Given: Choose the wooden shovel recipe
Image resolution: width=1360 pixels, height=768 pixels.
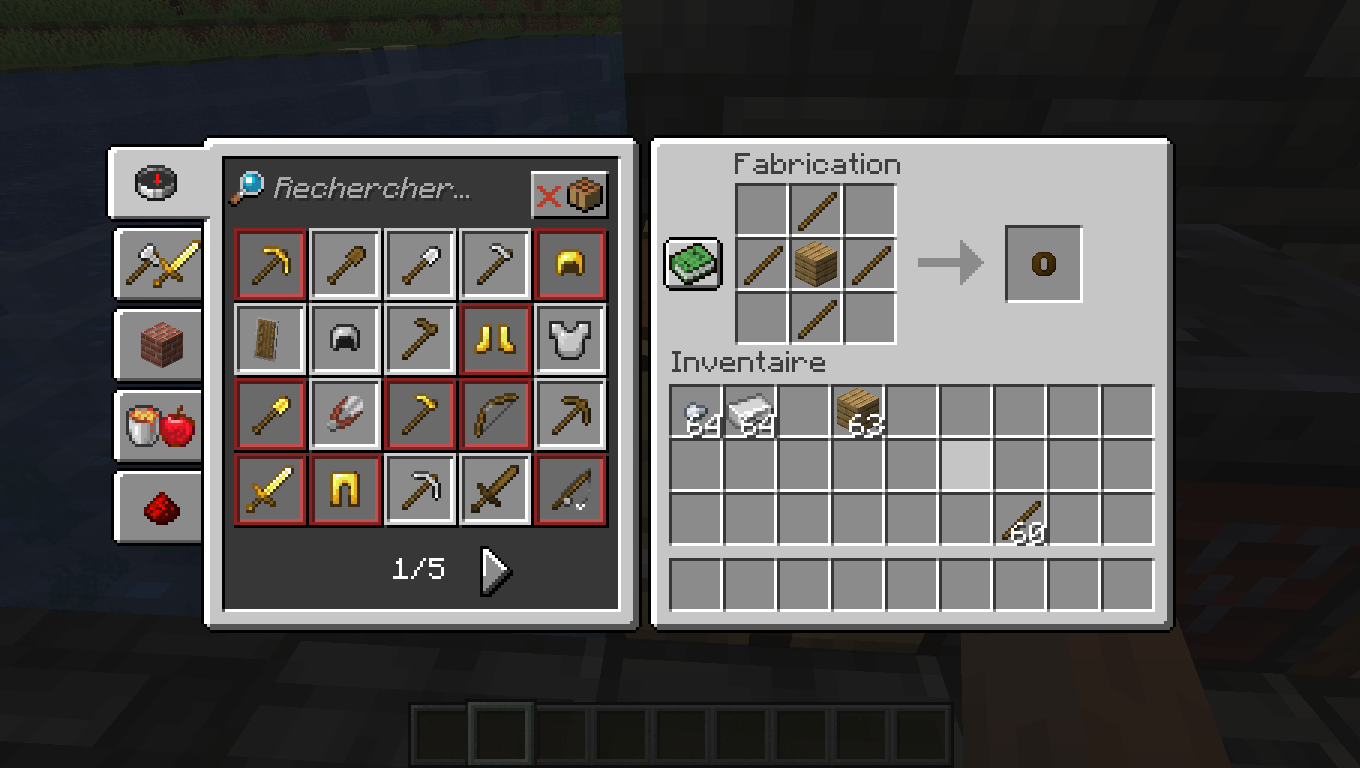Looking at the screenshot, I should coord(344,263).
